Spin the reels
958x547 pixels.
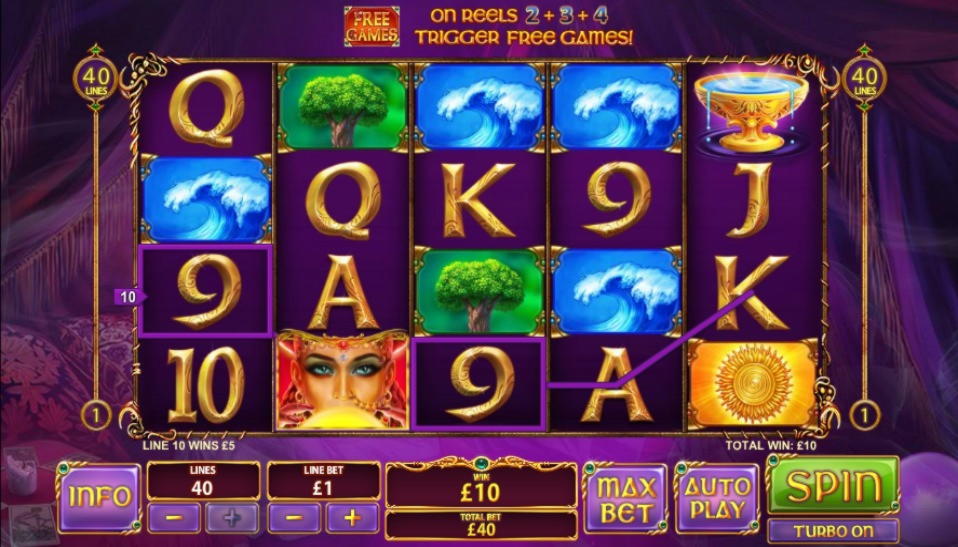(x=832, y=485)
